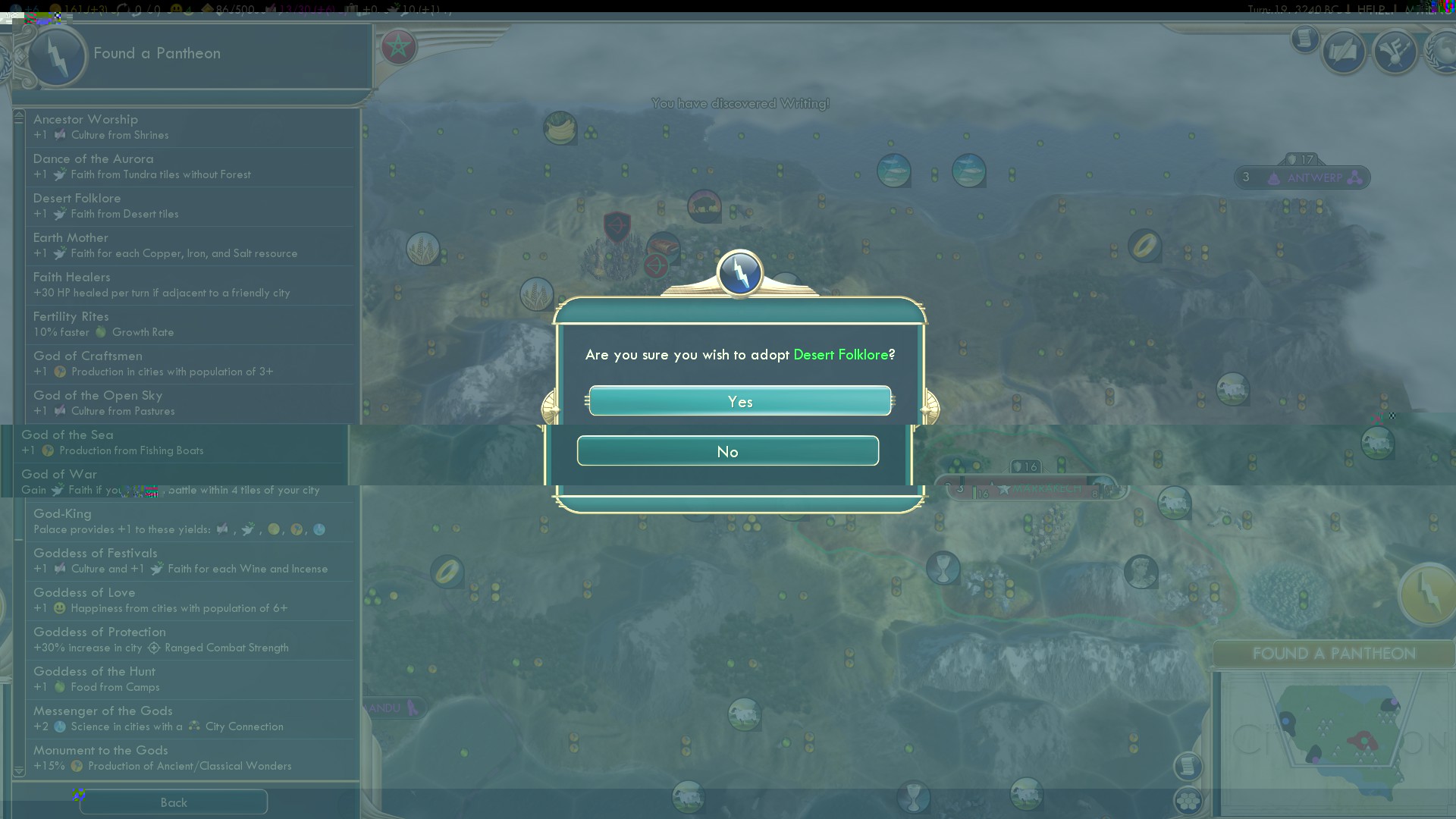Choose the Goddess of Love pantheon
Screen dimensions: 1456x819
(190, 601)
